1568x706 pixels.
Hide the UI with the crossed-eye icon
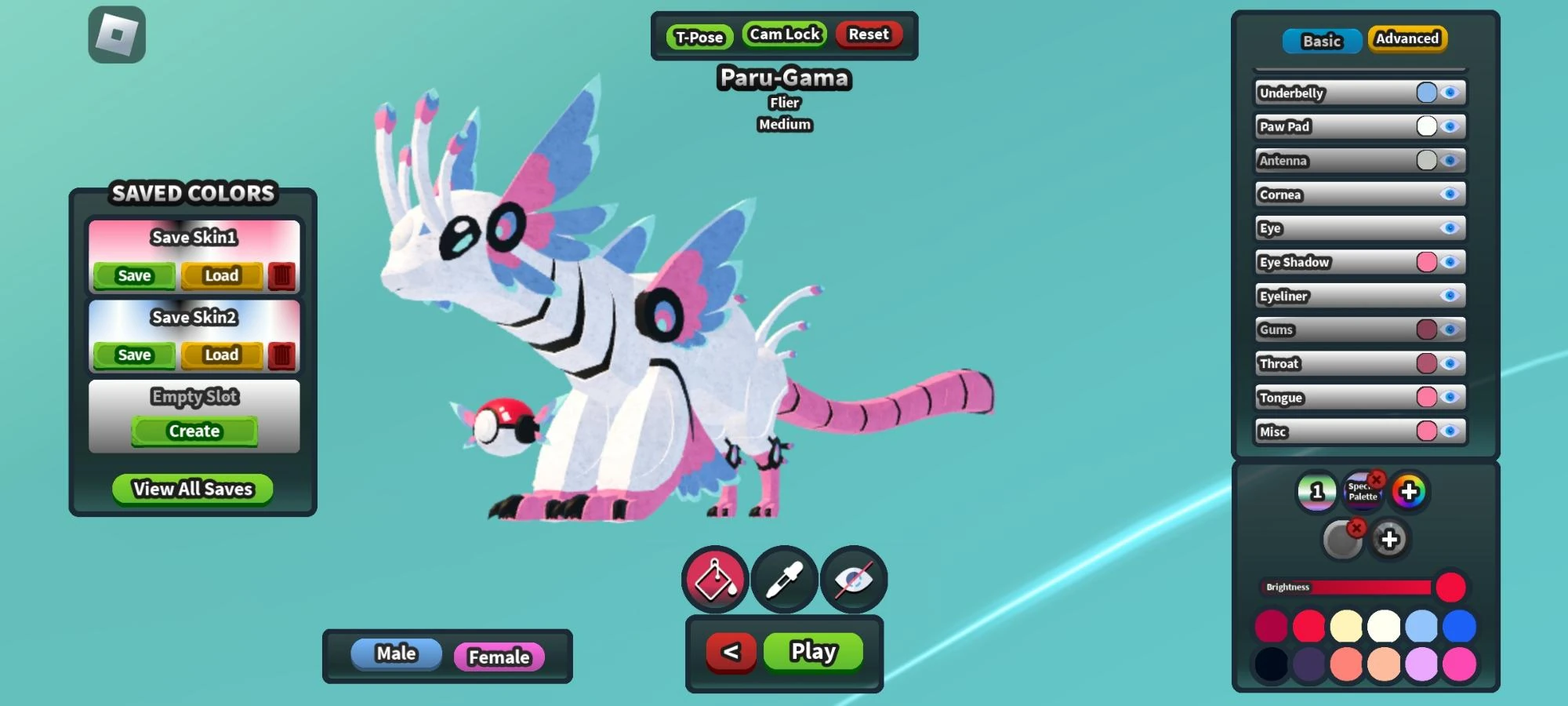click(x=851, y=580)
